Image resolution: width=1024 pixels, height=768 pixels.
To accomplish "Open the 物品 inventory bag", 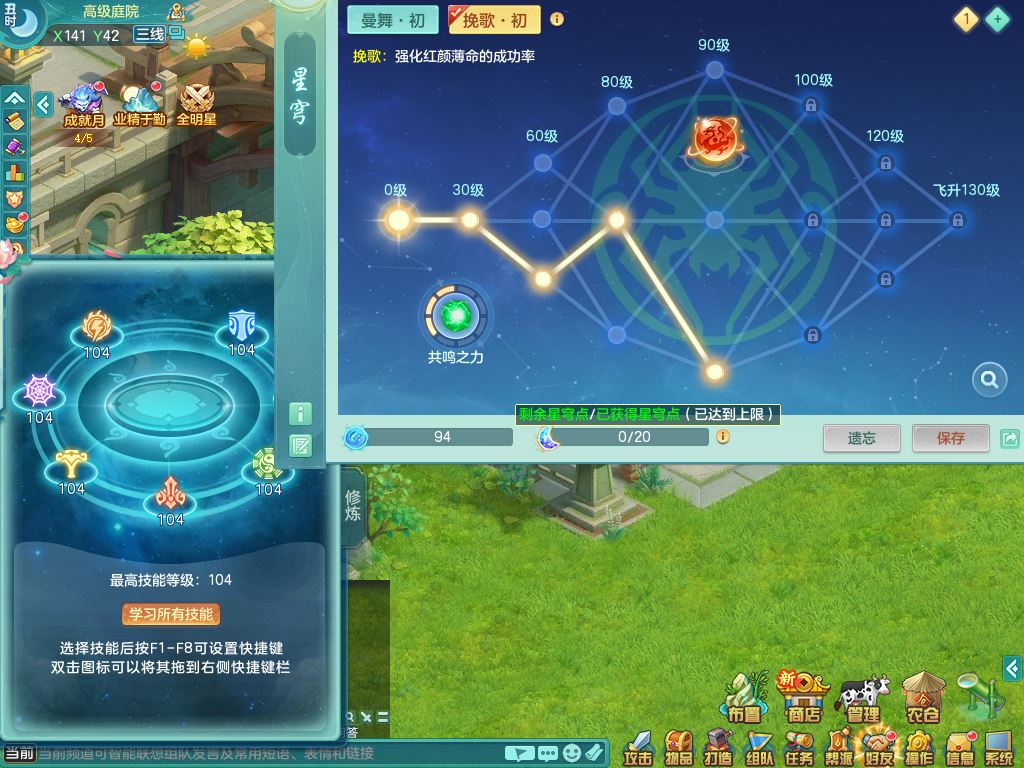I will (x=680, y=748).
